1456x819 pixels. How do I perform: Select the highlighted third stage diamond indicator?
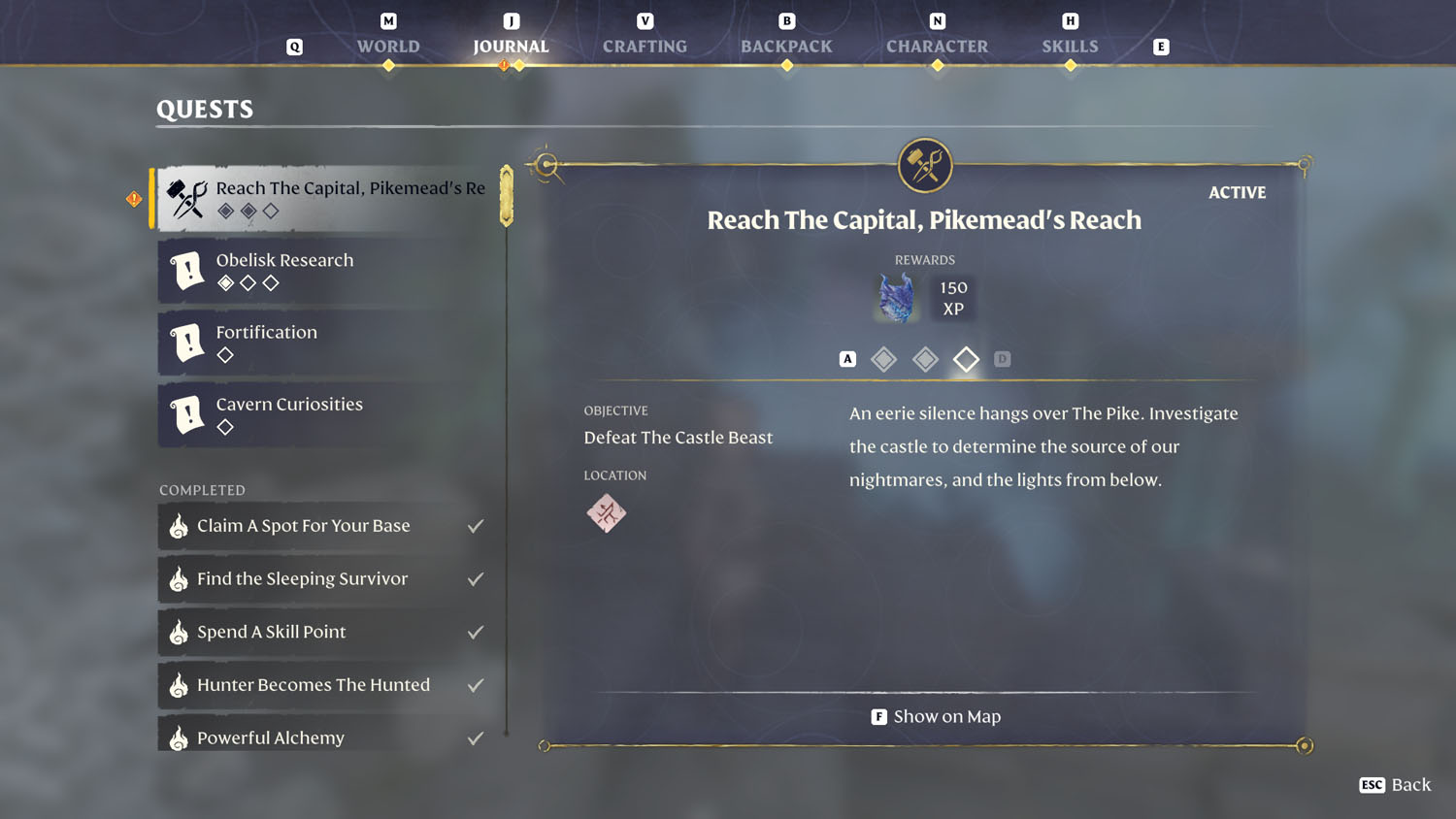(x=966, y=358)
